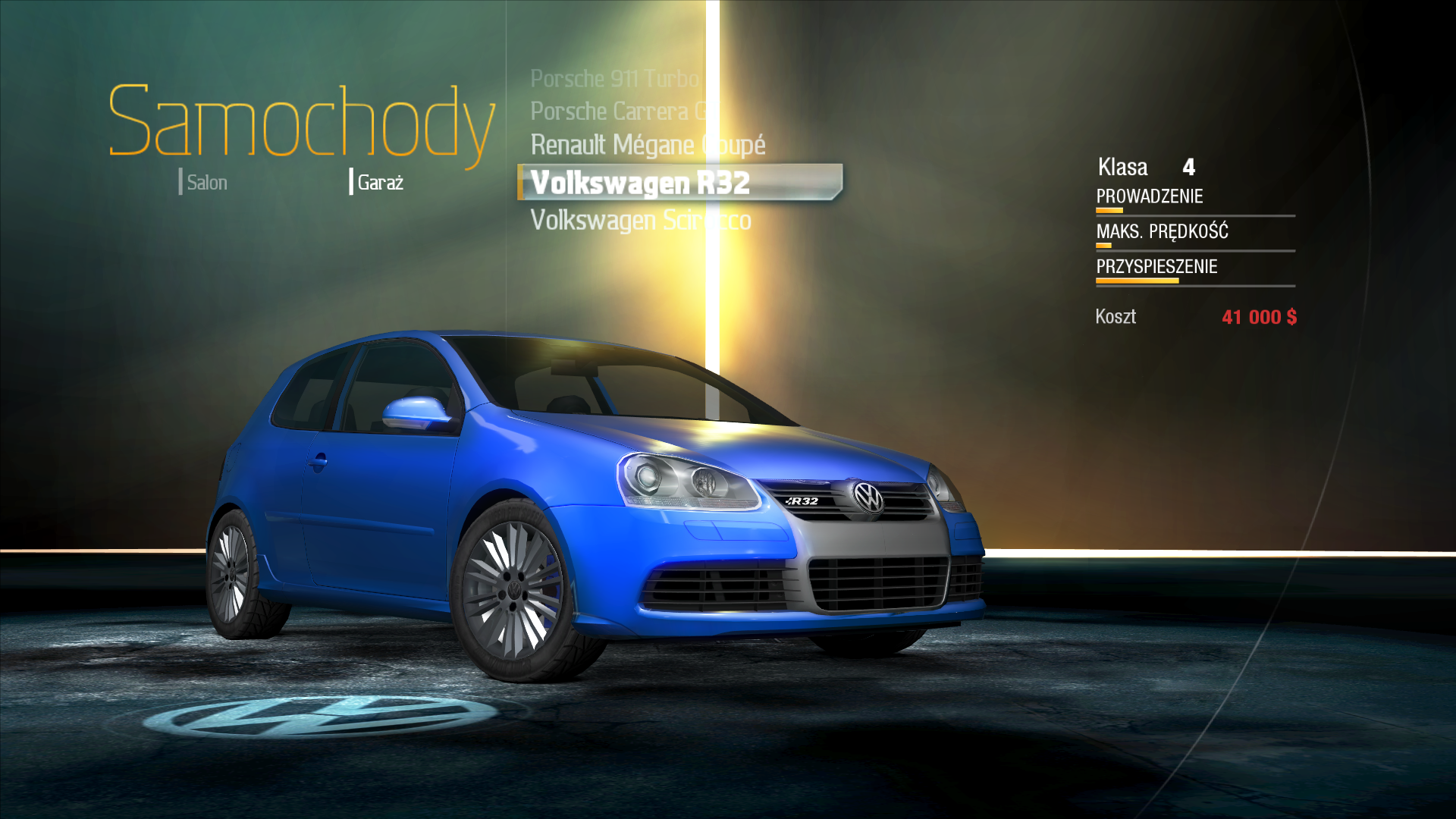The height and width of the screenshot is (819, 1456).
Task: Pick the Renault Mégane Coupé
Action: point(647,145)
